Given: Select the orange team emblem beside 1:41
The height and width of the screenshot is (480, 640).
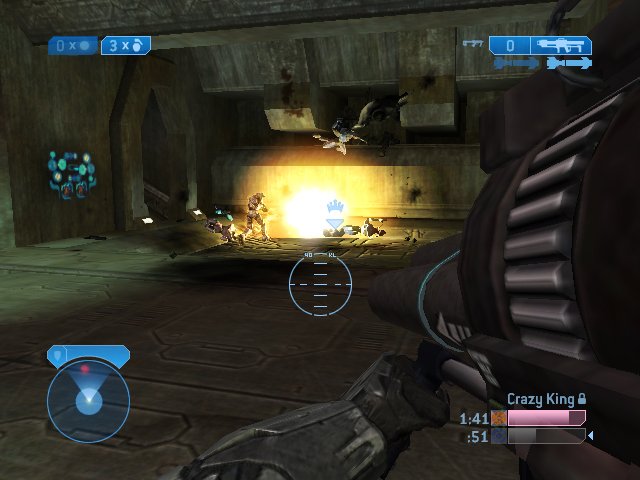Looking at the screenshot, I should [x=497, y=418].
